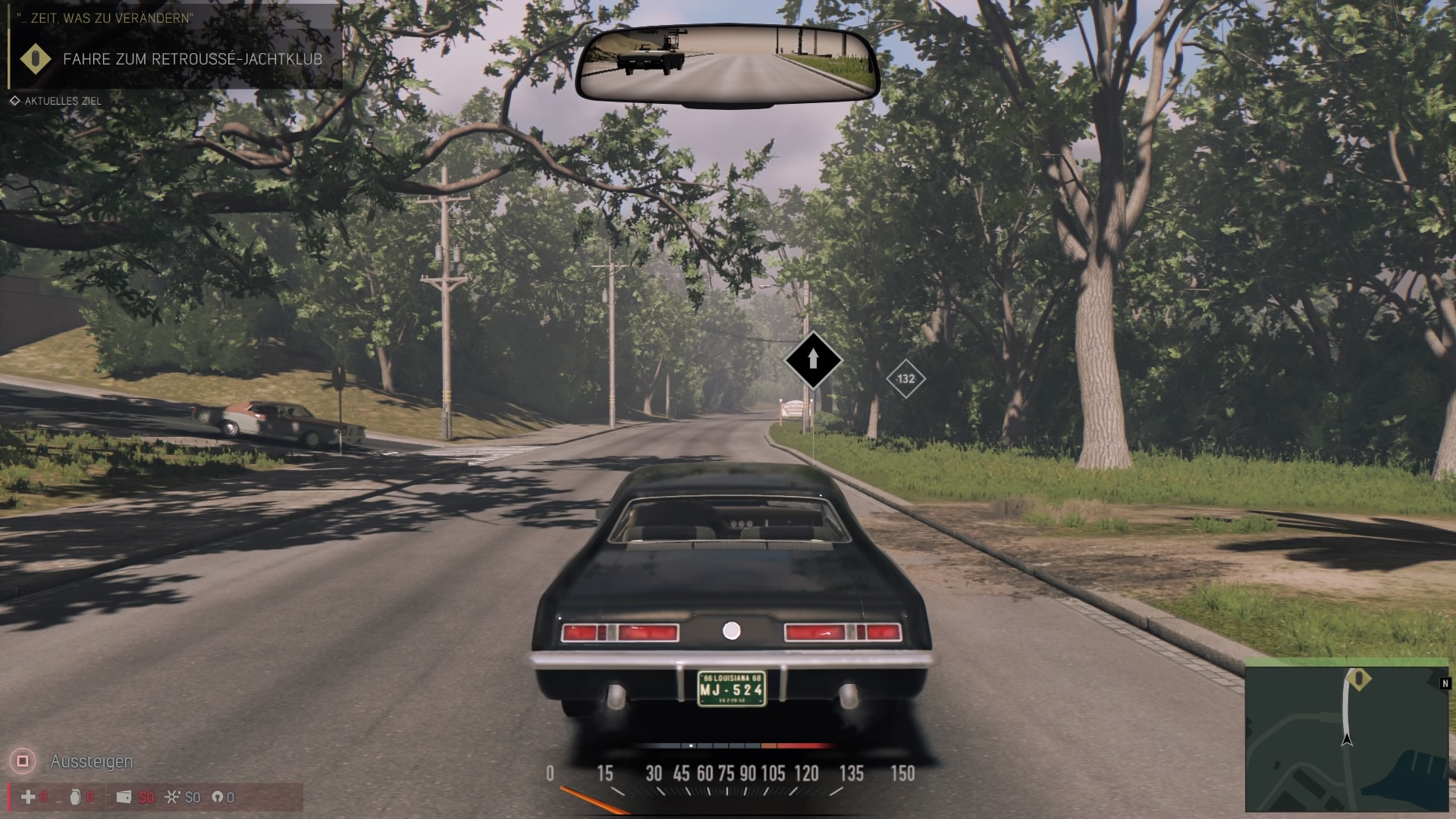Select the Retroussé-Jachtklub objective tracker
The height and width of the screenshot is (819, 1456).
(x=174, y=59)
